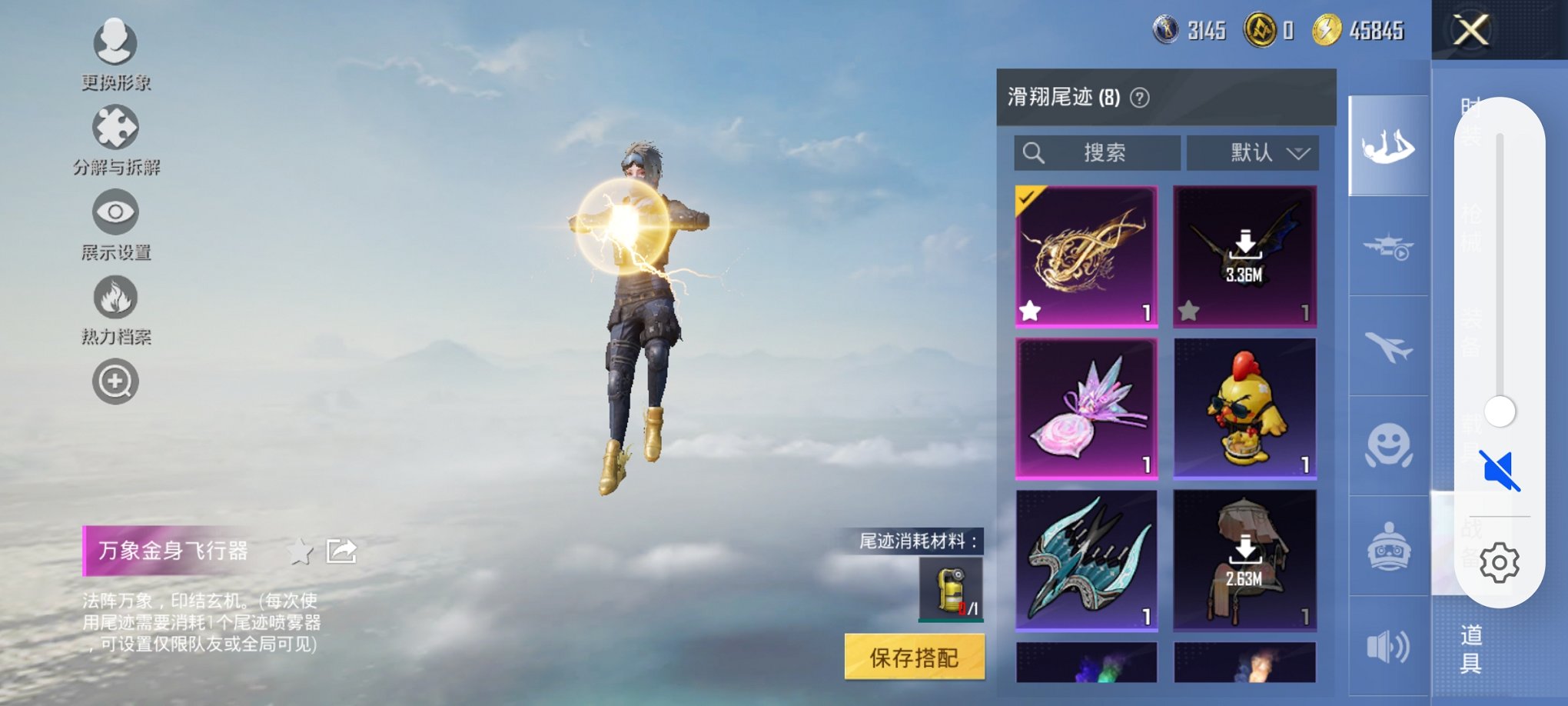
Task: Open the 热力档案 flame icon
Action: 115,296
